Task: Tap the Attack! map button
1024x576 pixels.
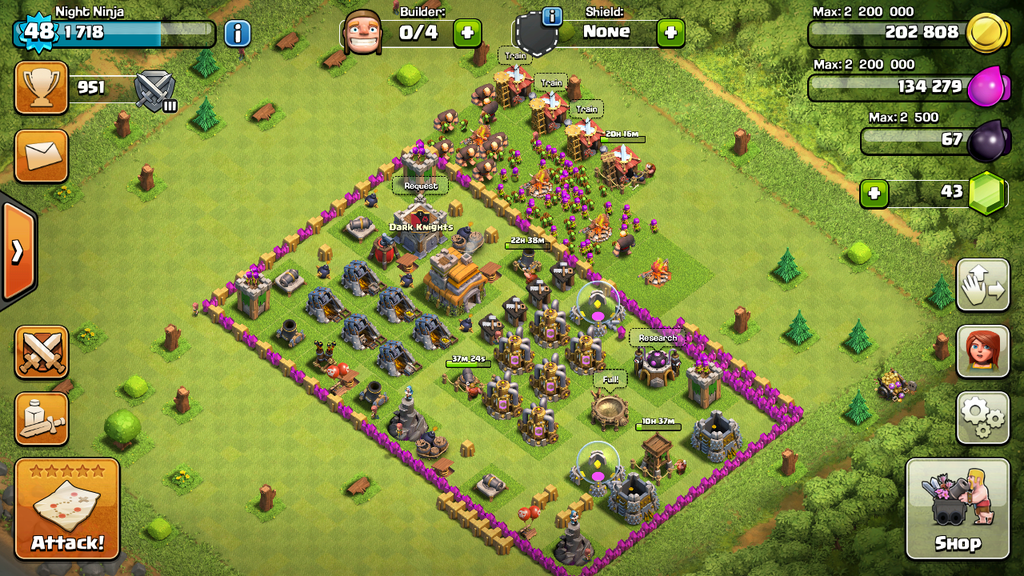Action: click(x=67, y=508)
